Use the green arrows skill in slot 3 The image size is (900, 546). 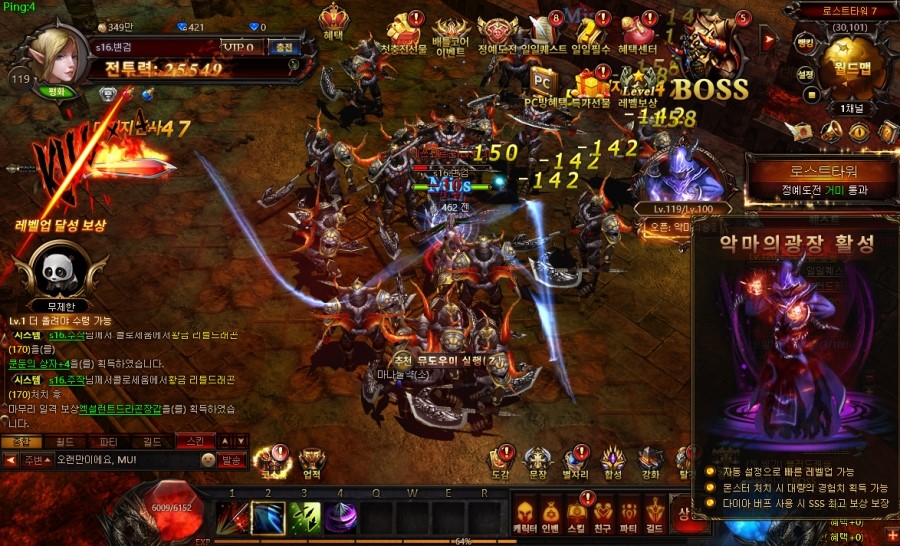[x=305, y=517]
